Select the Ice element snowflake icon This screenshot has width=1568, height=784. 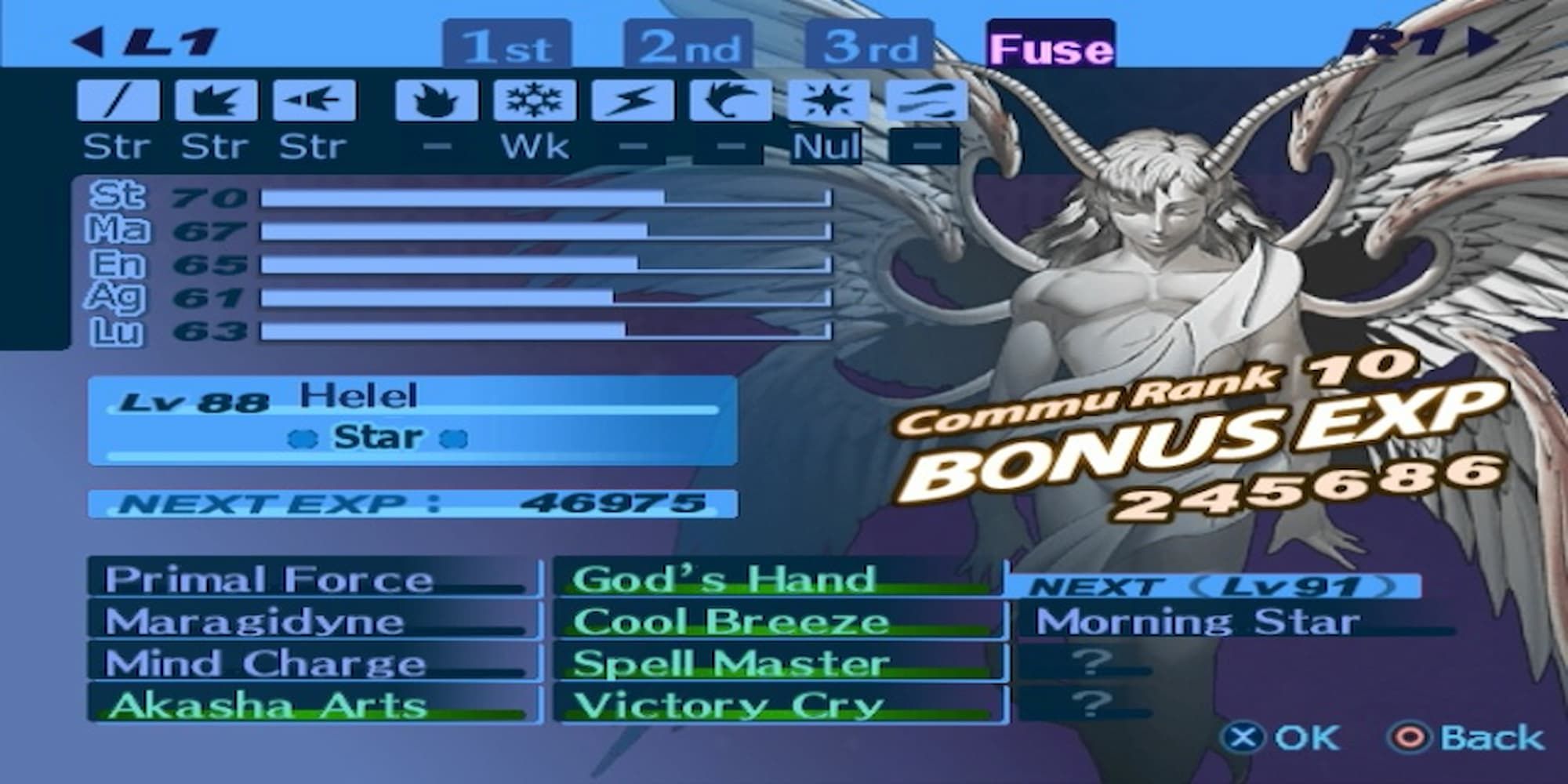point(534,100)
